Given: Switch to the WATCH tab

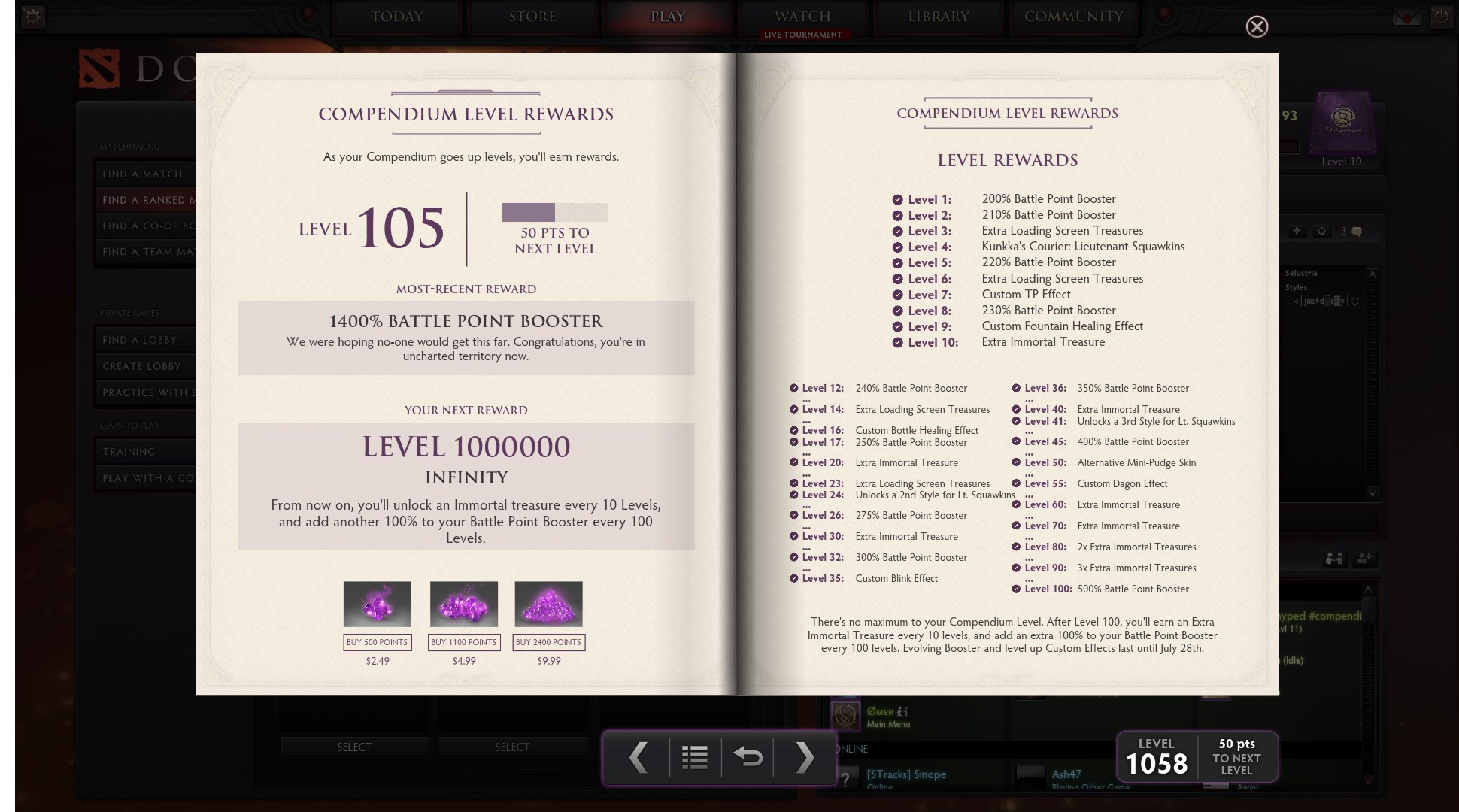Looking at the screenshot, I should (803, 17).
